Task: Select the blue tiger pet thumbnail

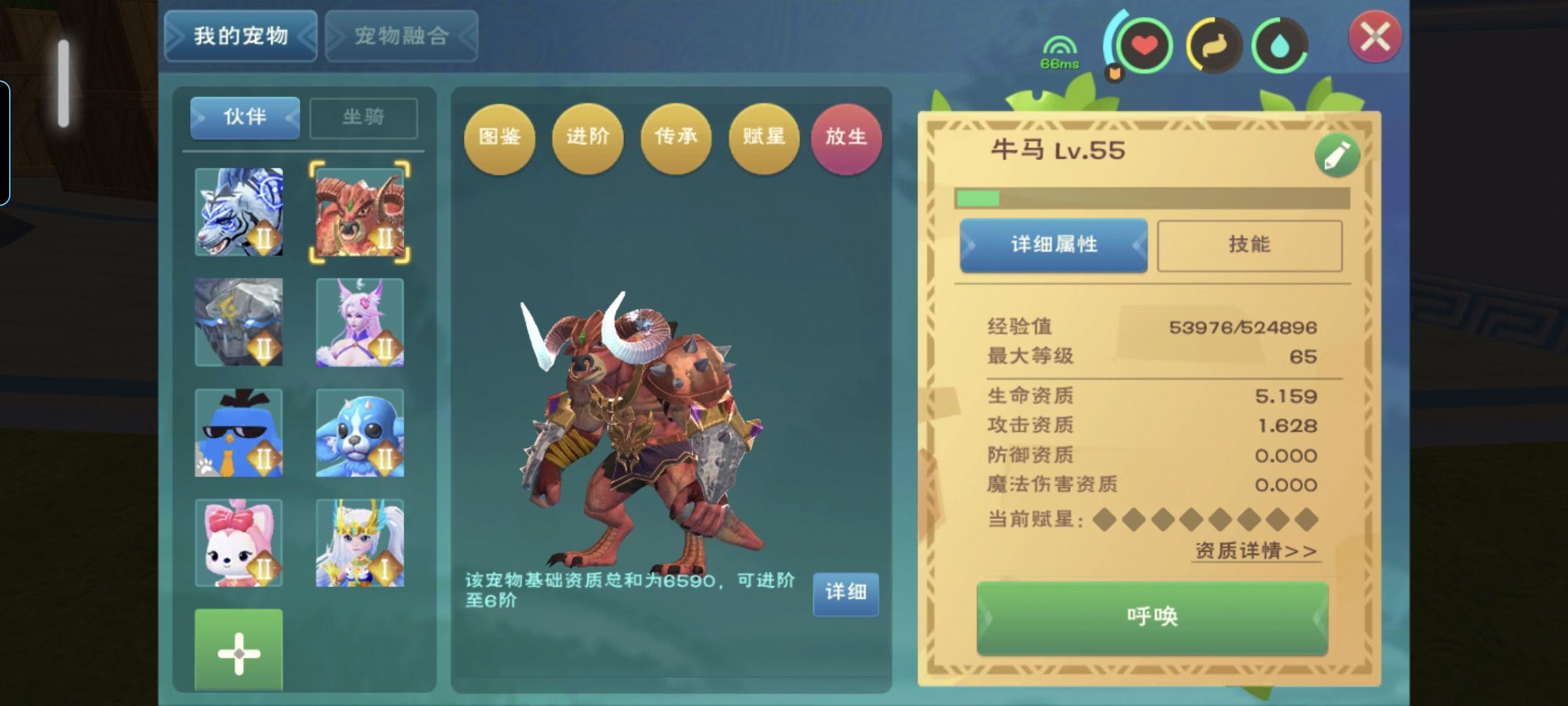Action: click(239, 212)
